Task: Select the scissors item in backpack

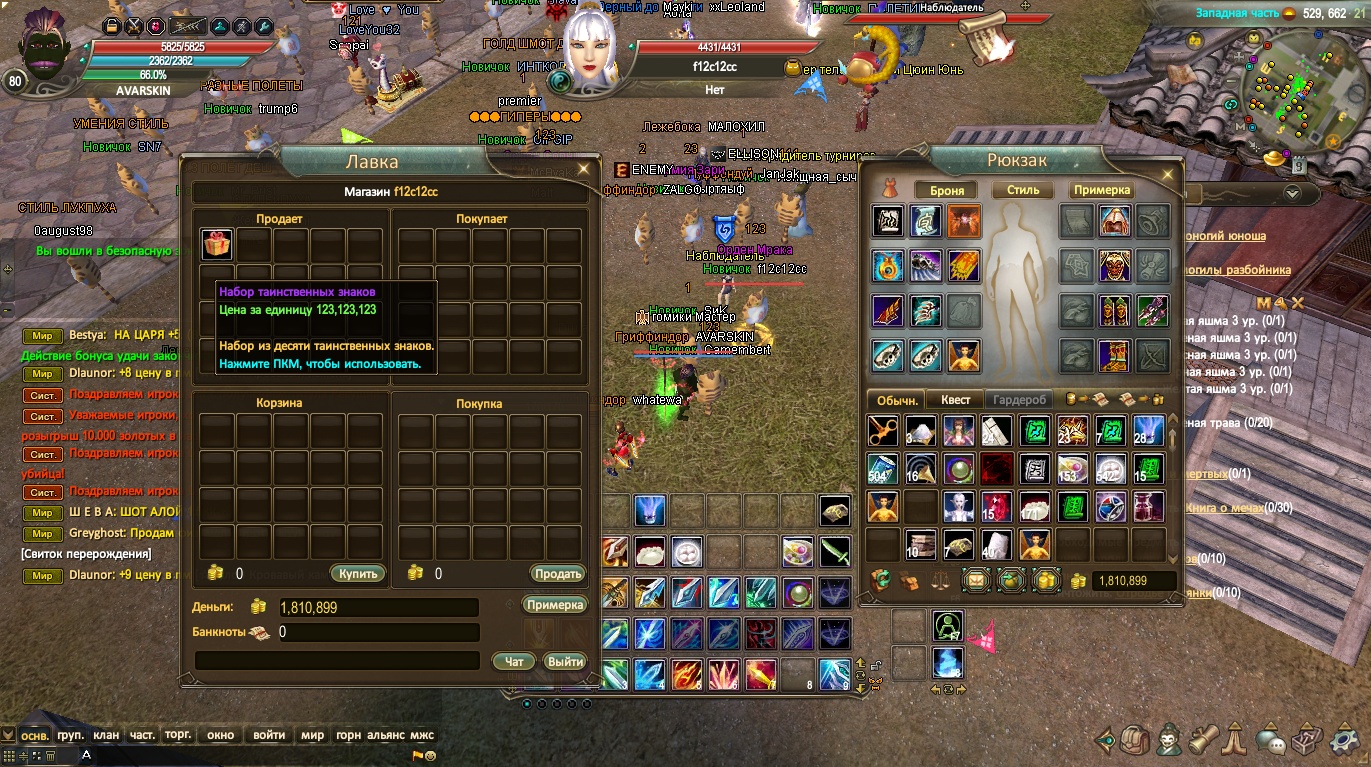Action: 883,431
